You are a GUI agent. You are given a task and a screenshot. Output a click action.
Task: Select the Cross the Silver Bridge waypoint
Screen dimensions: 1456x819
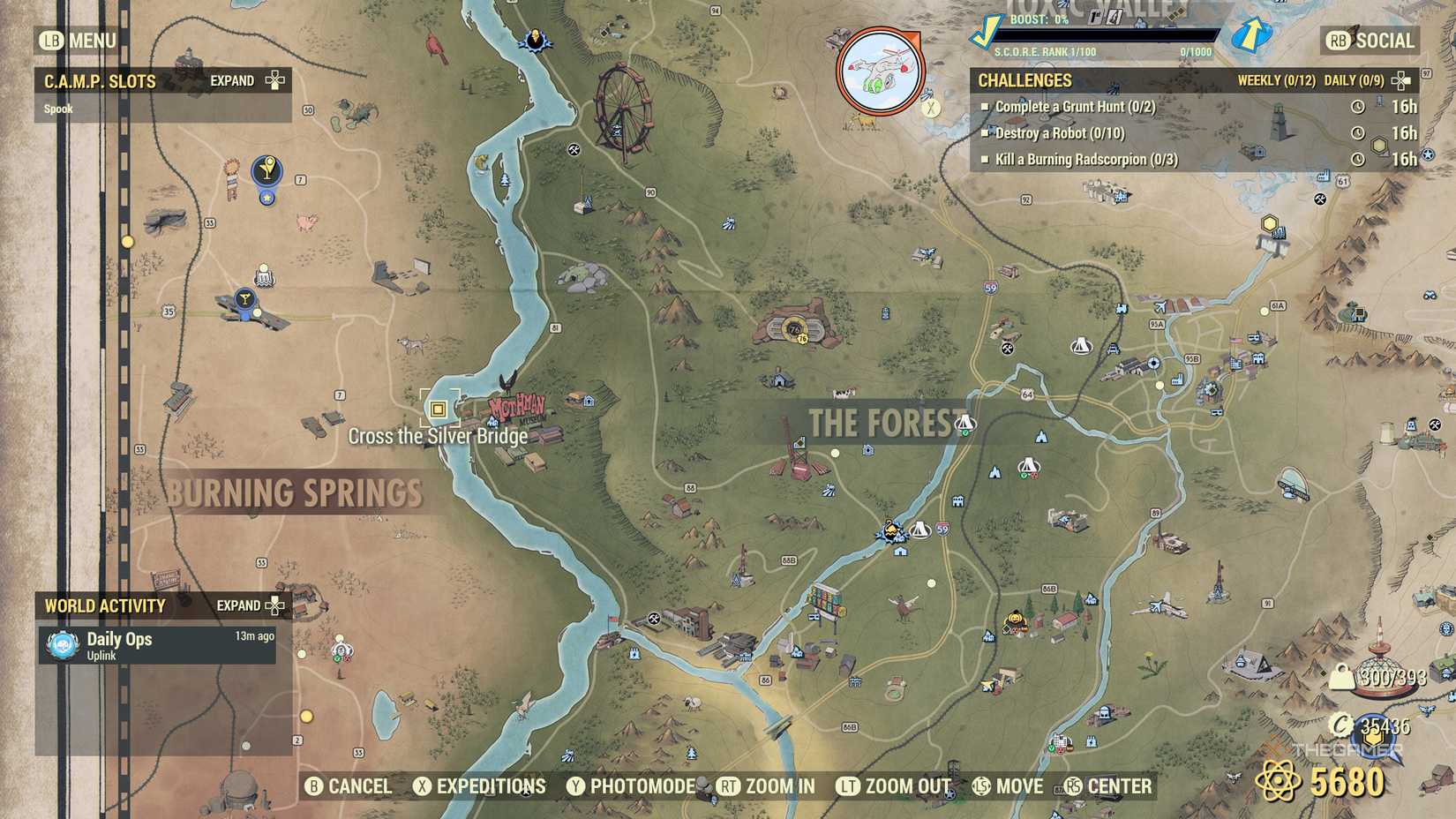438,409
